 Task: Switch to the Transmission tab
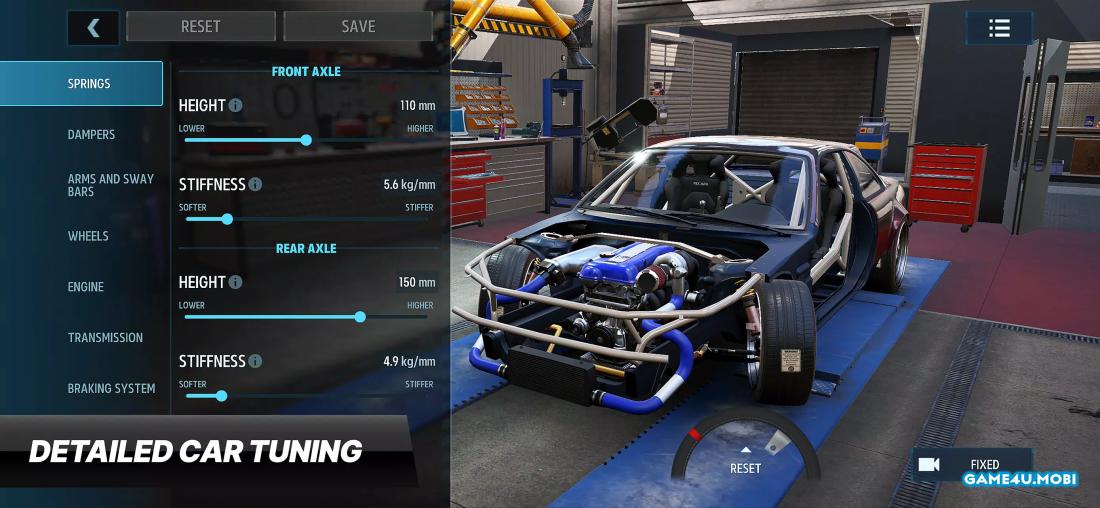coord(105,338)
